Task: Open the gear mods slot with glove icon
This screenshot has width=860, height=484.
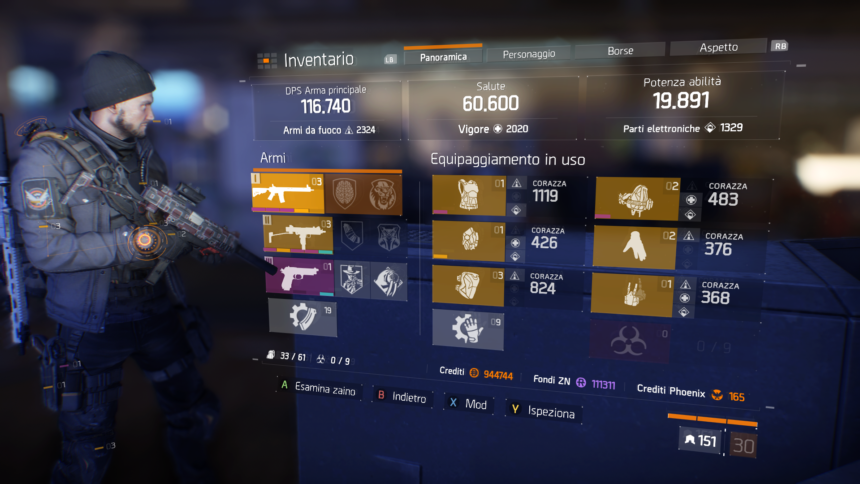Action: click(x=468, y=328)
